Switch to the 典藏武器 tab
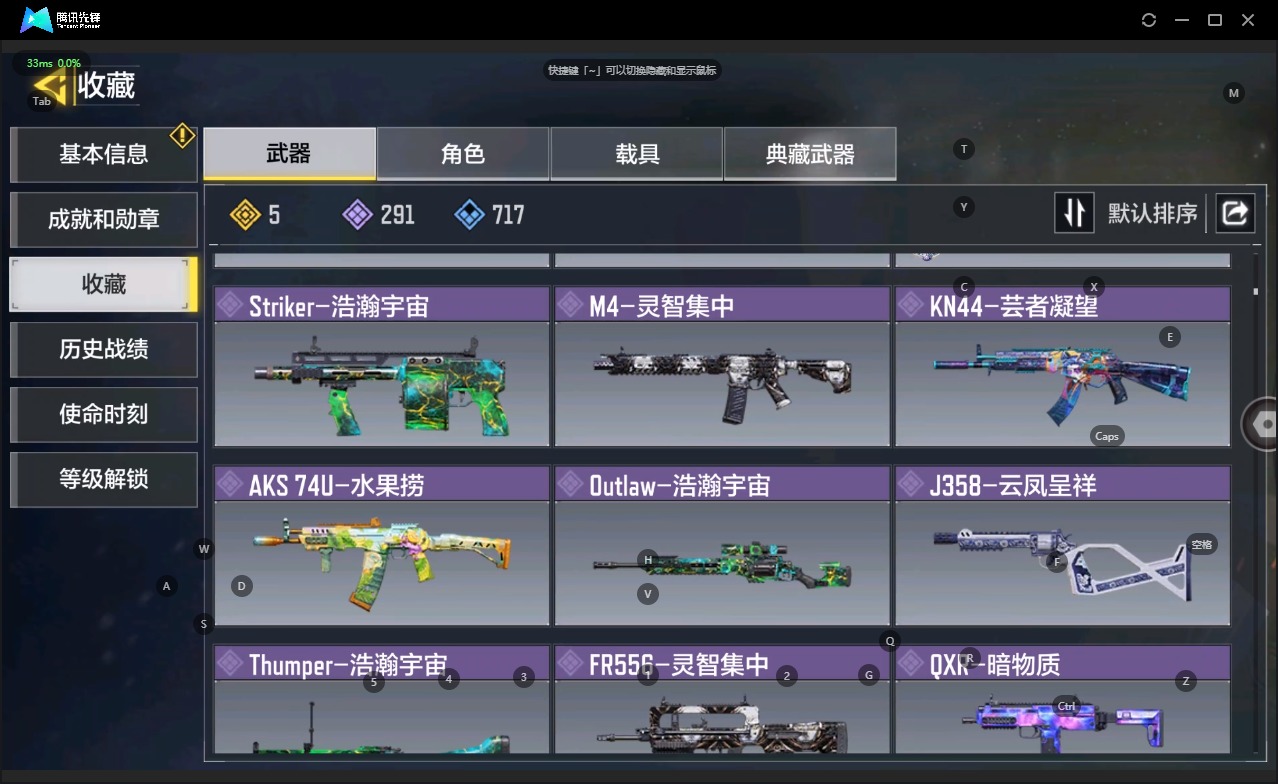The width and height of the screenshot is (1278, 784). (x=810, y=154)
